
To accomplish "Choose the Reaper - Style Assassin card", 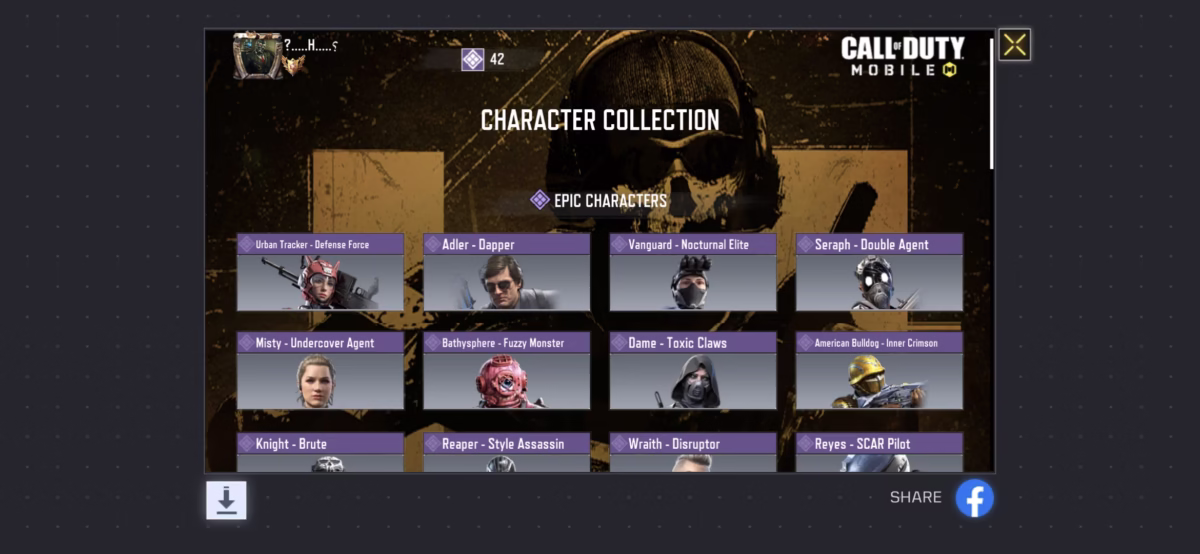I will 506,452.
